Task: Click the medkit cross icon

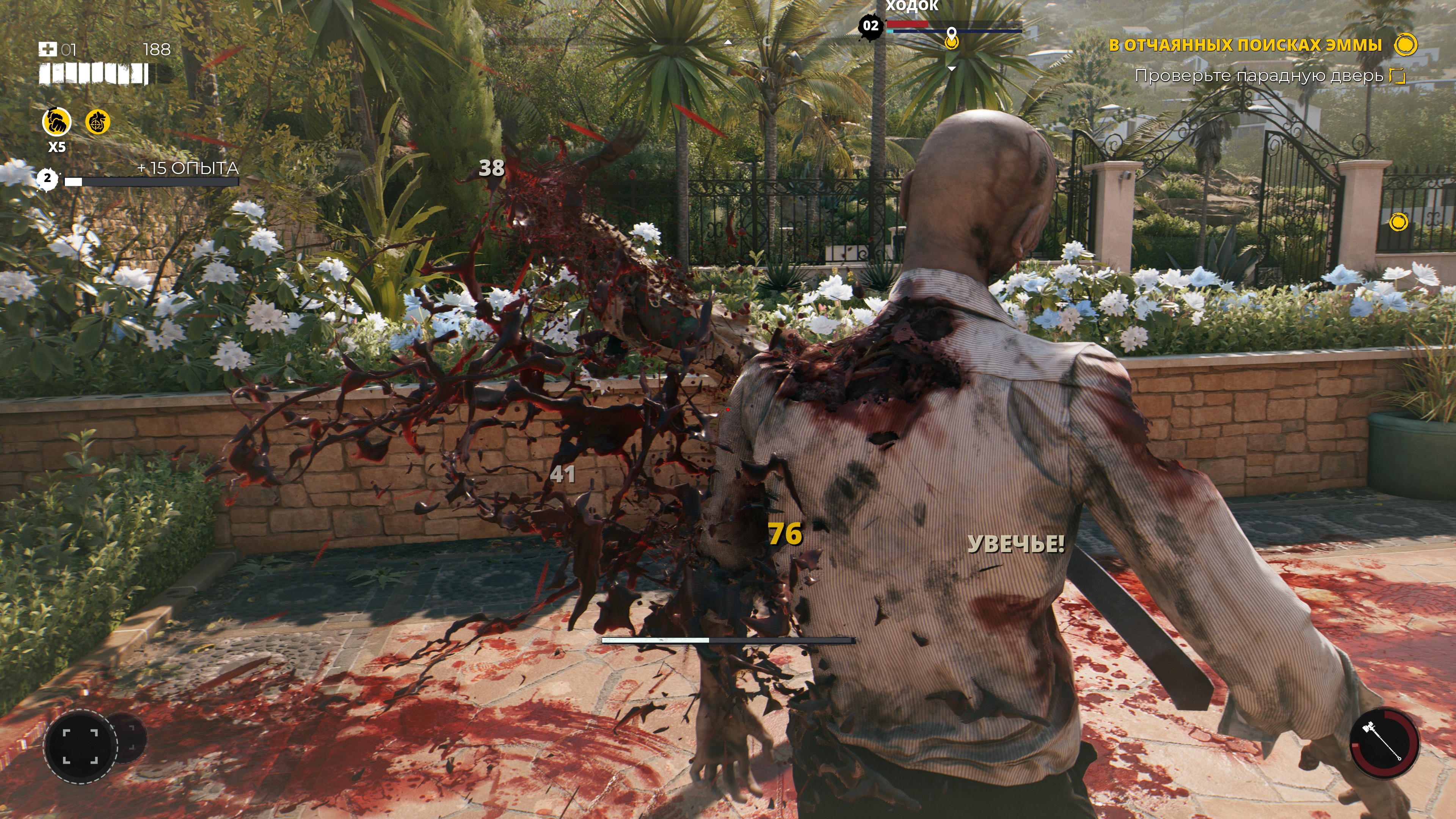Action: click(47, 49)
